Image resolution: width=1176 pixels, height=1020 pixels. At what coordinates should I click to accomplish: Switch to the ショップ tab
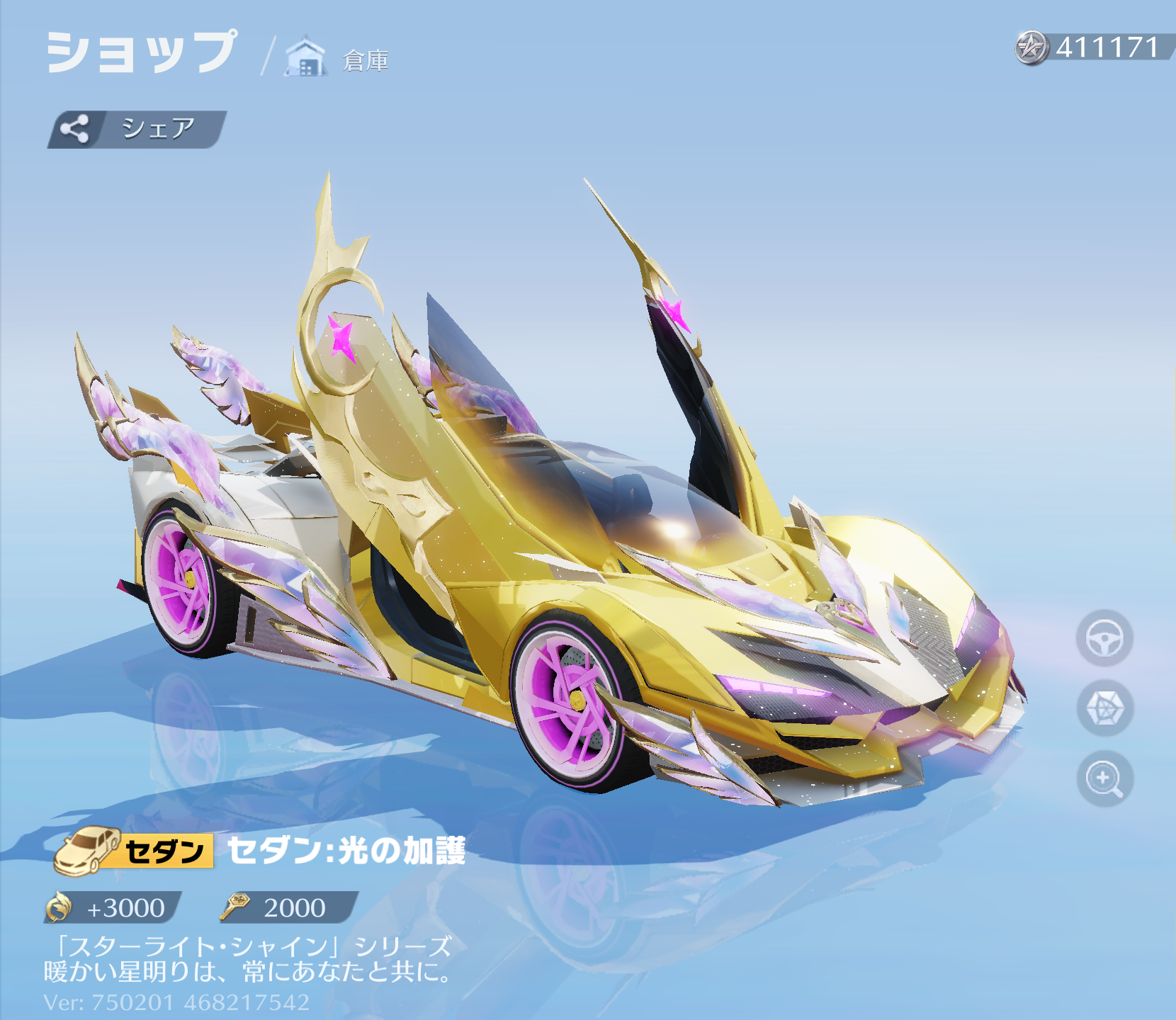[141, 52]
